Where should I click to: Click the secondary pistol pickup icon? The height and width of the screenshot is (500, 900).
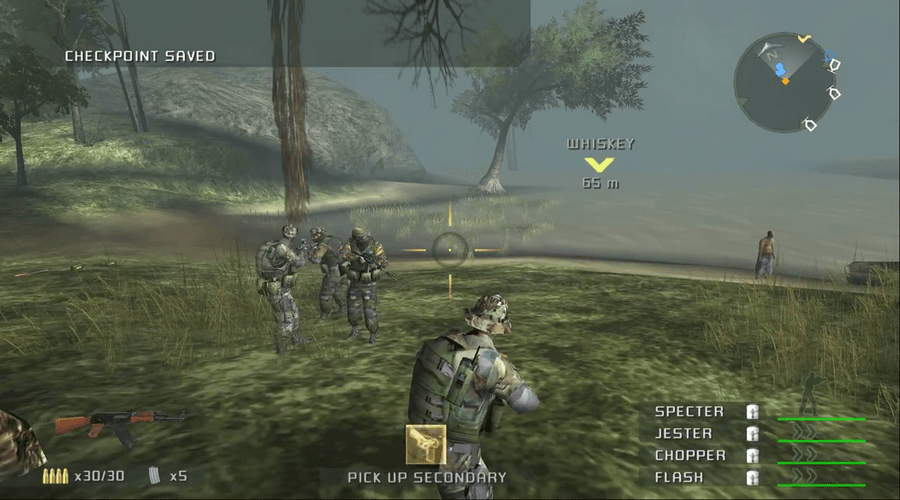click(x=425, y=444)
